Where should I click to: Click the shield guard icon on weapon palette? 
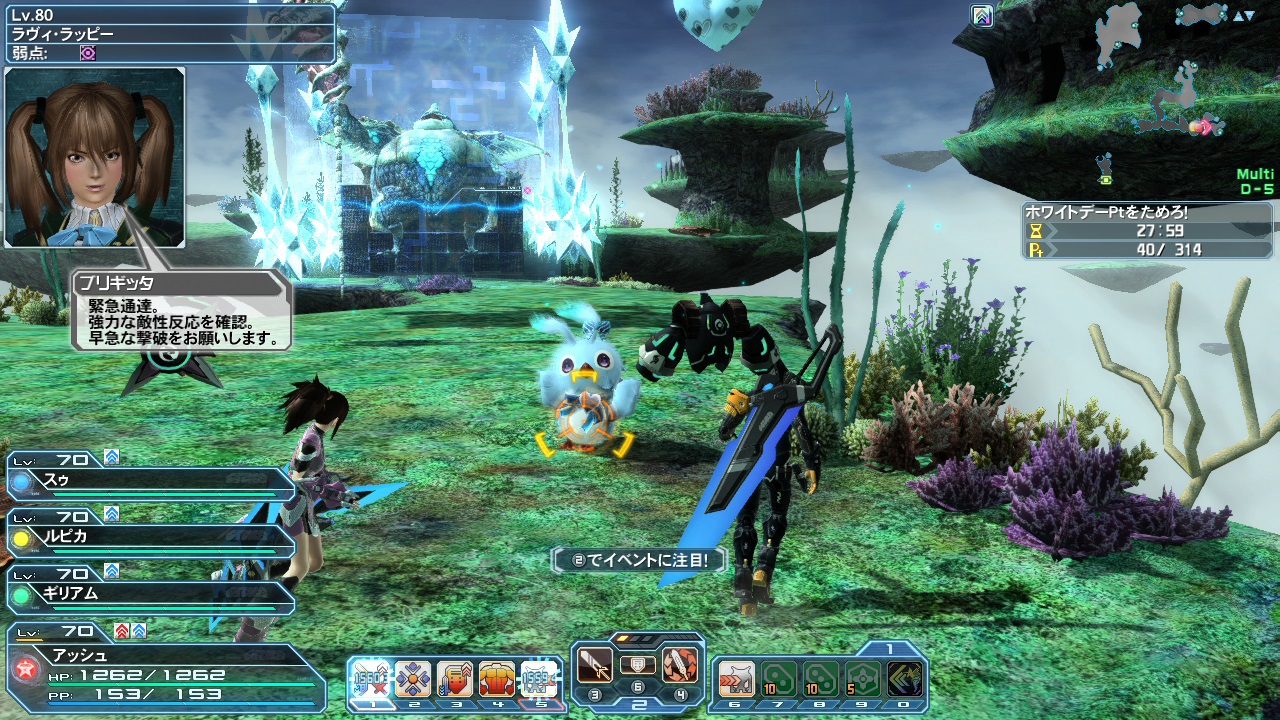coord(637,665)
